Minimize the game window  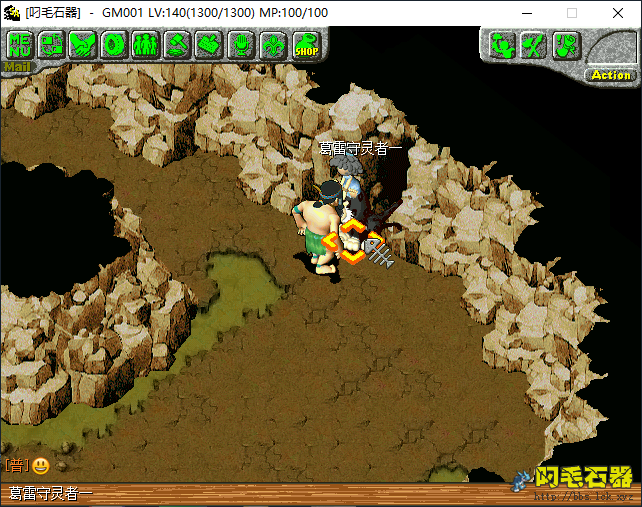pyautogui.click(x=526, y=13)
